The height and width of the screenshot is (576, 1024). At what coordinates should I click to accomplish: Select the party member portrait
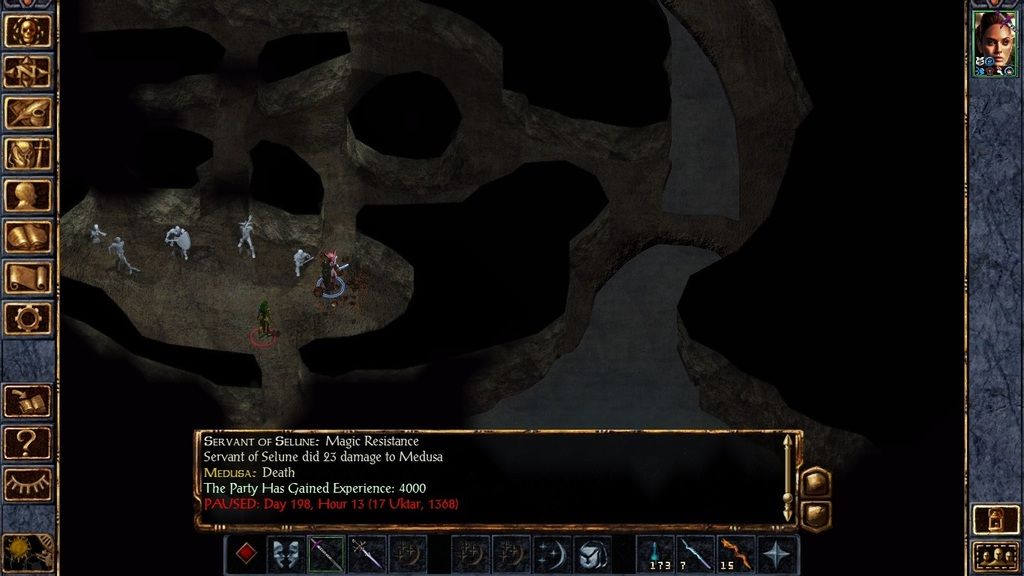995,40
